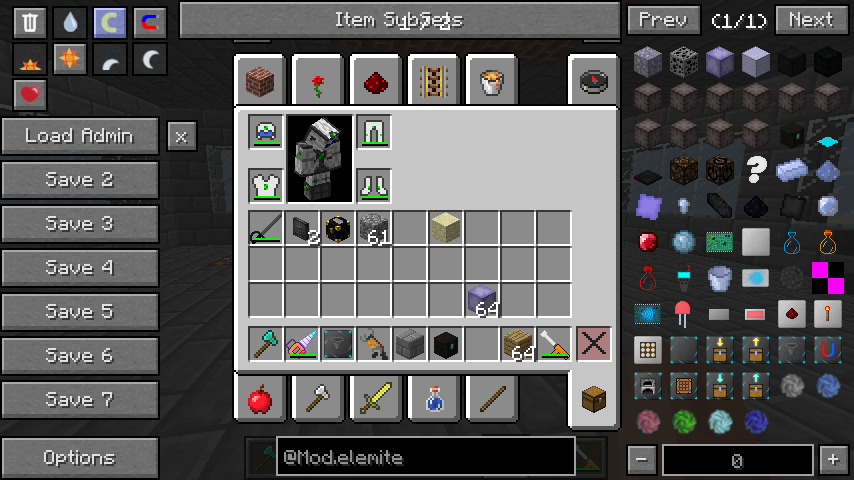Select the Save 2 slot

pos(80,180)
